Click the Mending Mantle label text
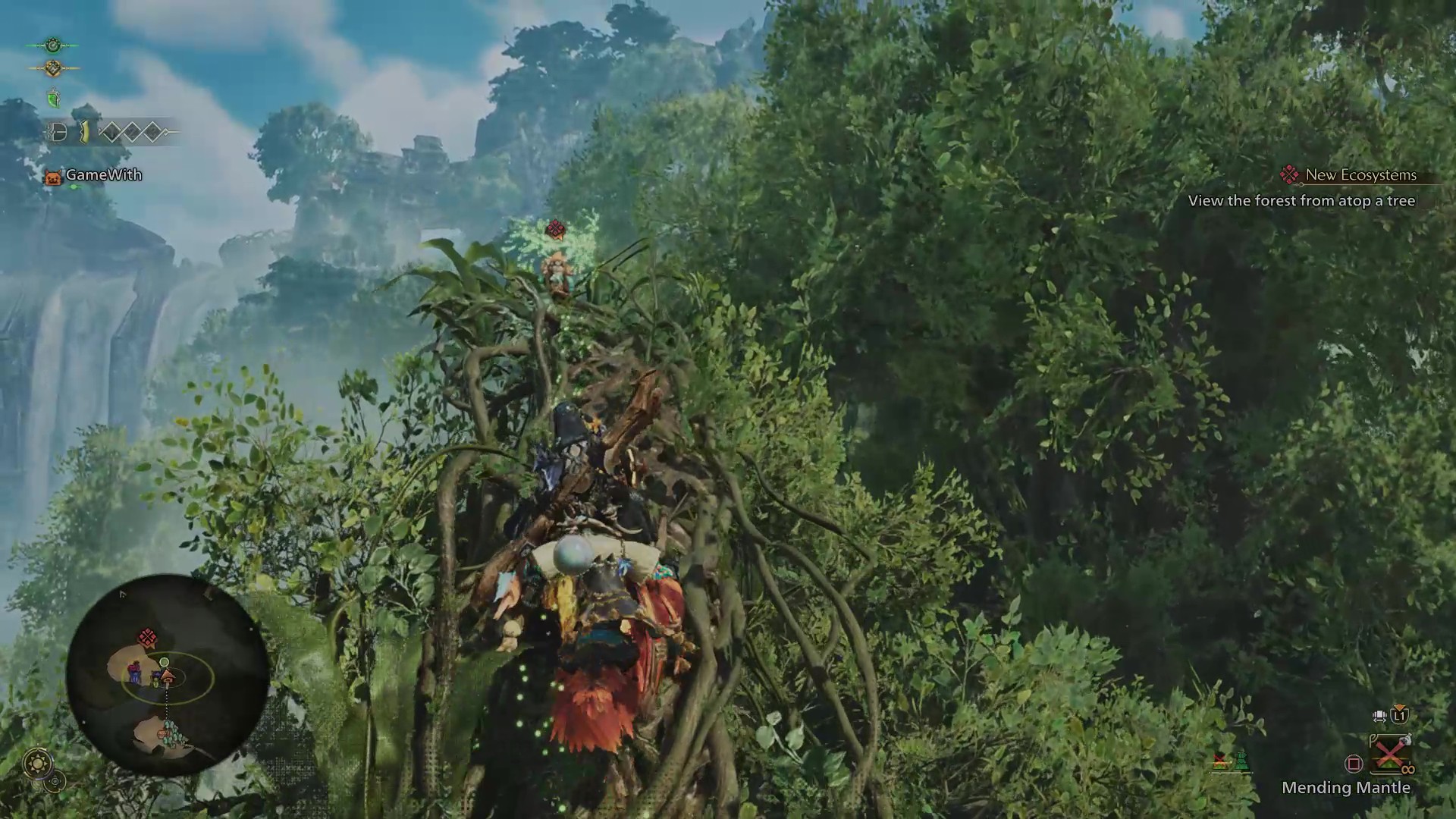The image size is (1456, 819). coord(1346,788)
